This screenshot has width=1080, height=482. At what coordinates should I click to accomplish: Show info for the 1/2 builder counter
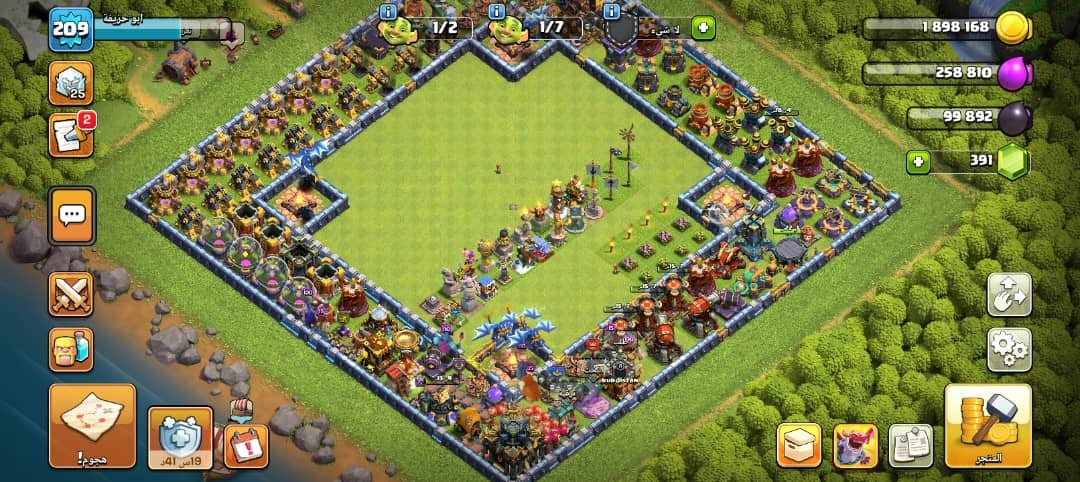tap(389, 12)
